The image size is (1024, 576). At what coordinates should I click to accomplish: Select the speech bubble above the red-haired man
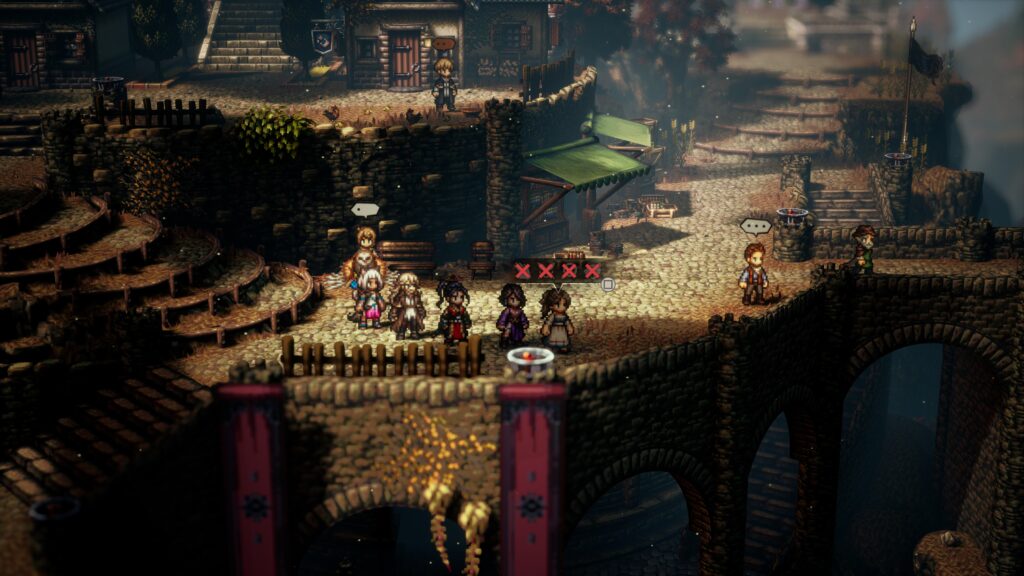755,226
